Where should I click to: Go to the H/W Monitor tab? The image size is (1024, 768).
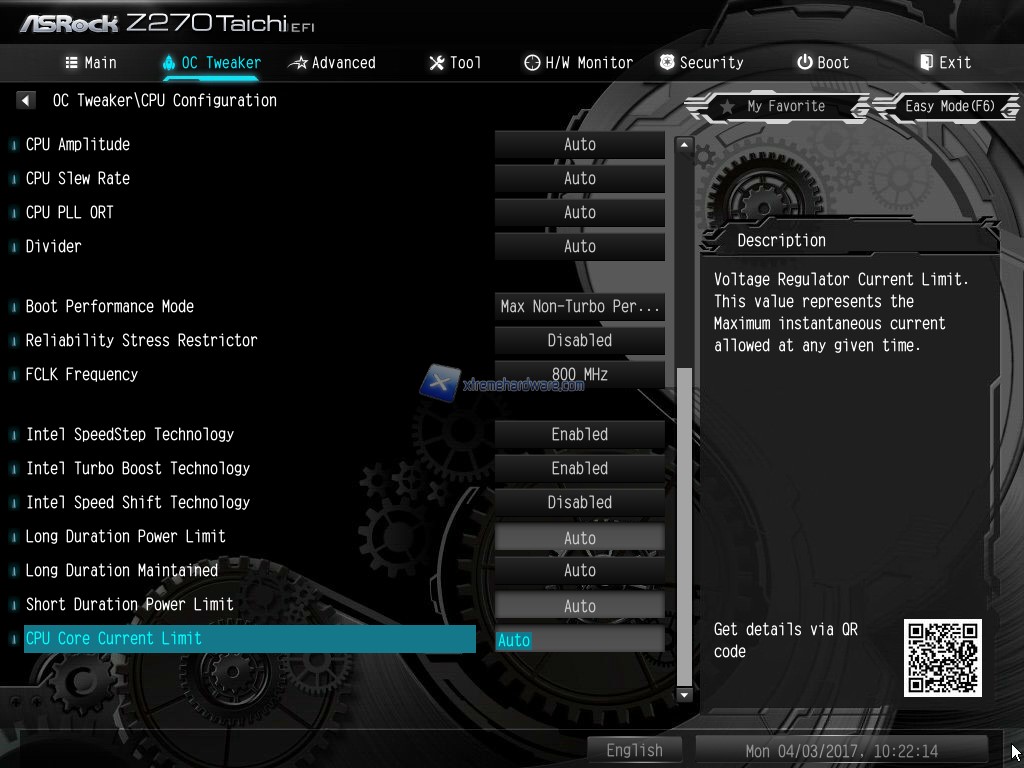pos(579,62)
